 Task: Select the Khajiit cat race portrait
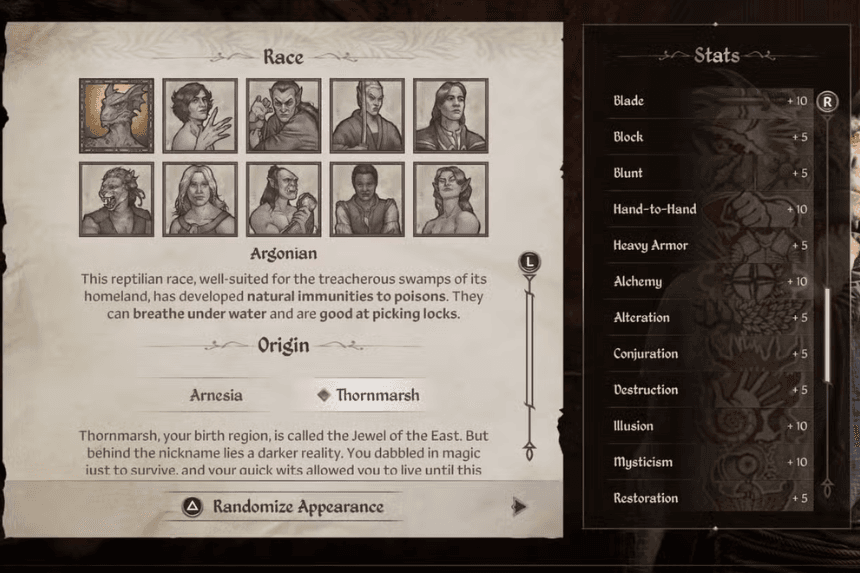point(116,199)
